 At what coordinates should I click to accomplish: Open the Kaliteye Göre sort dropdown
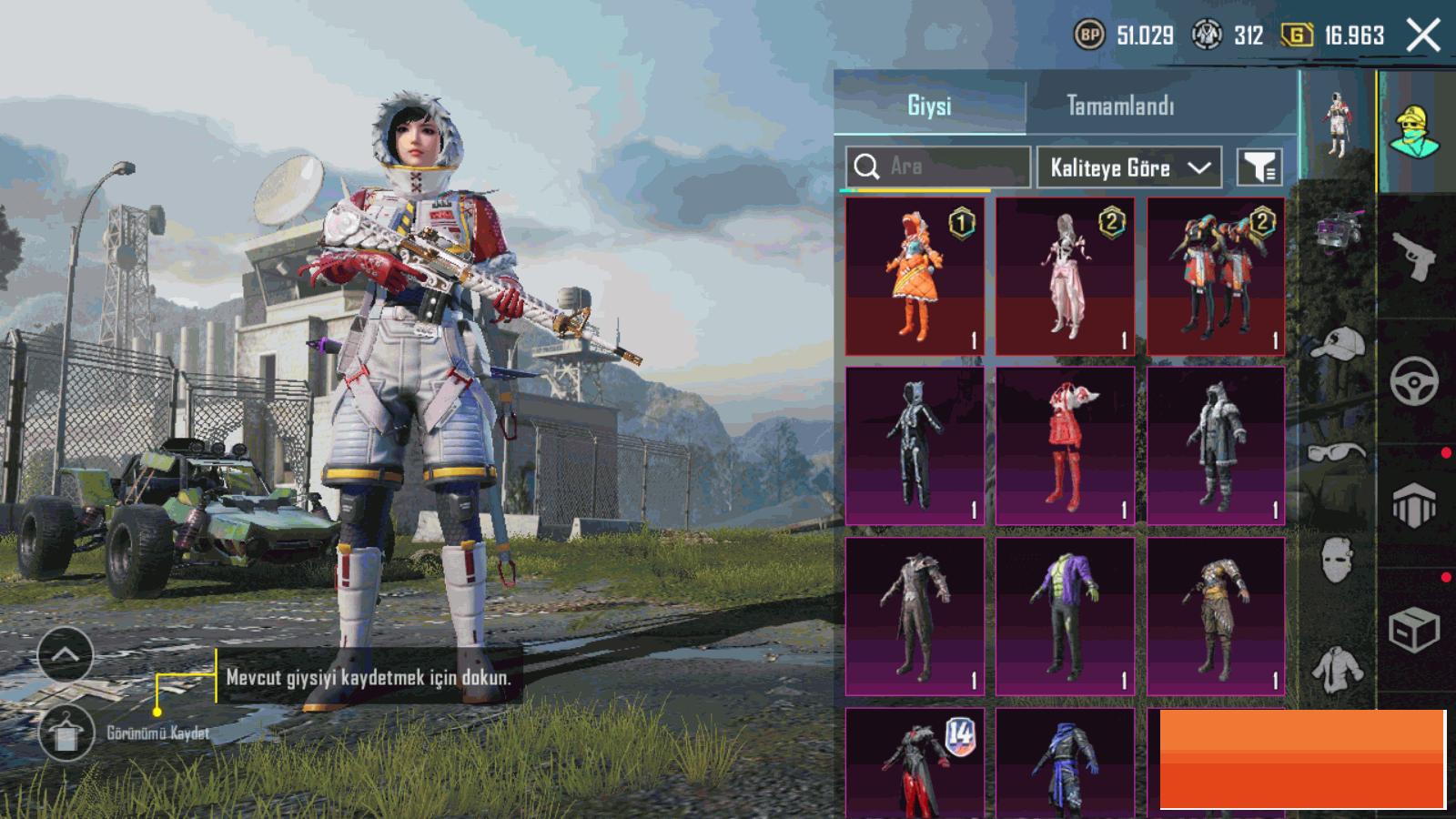1129,167
